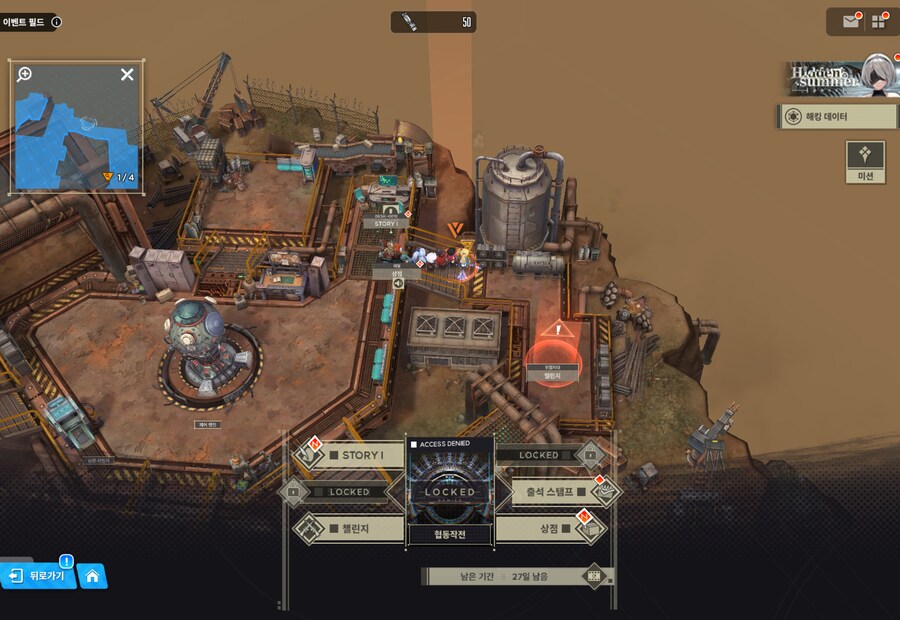Screen dimensions: 900x620
Task: Open the 미션 missions button
Action: click(x=865, y=162)
